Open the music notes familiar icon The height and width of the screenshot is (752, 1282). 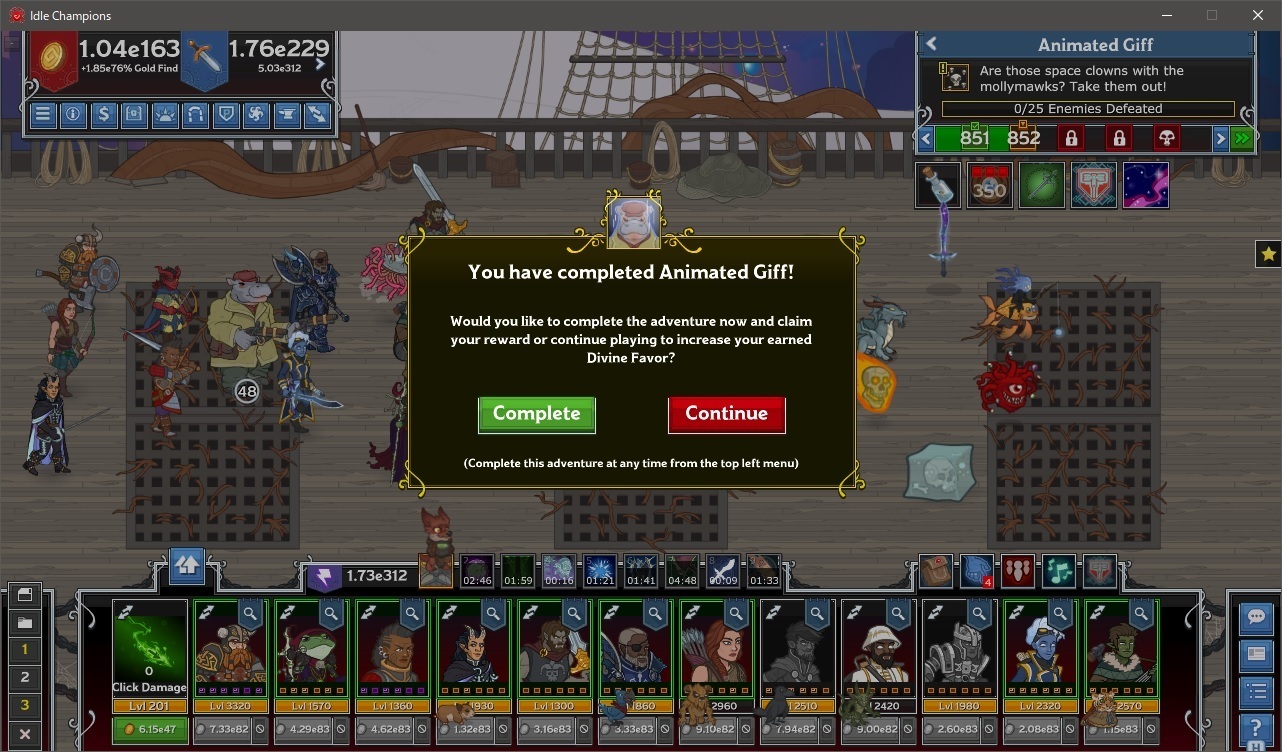(x=1058, y=571)
